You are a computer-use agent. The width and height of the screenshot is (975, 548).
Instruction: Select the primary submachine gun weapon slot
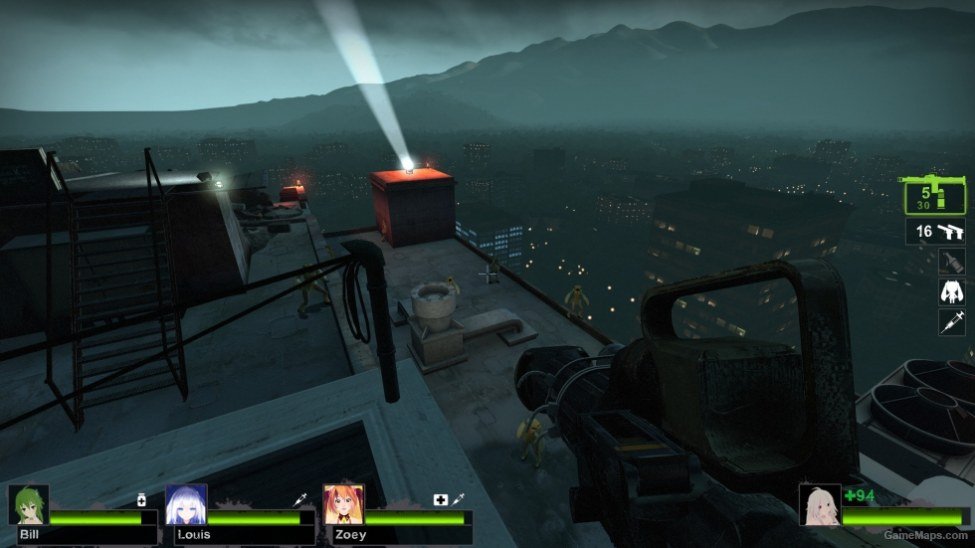click(934, 196)
